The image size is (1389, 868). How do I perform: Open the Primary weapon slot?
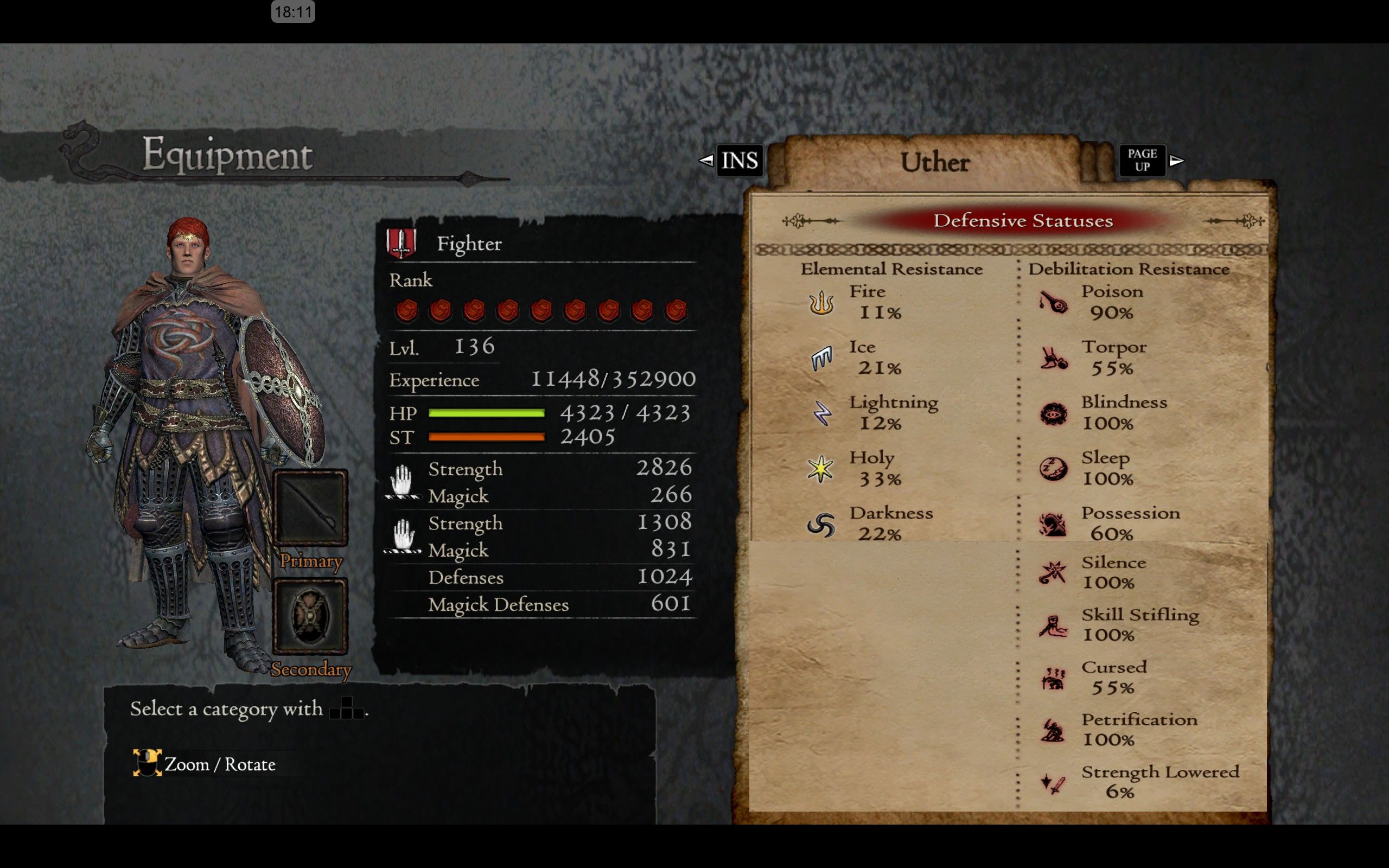click(x=310, y=508)
